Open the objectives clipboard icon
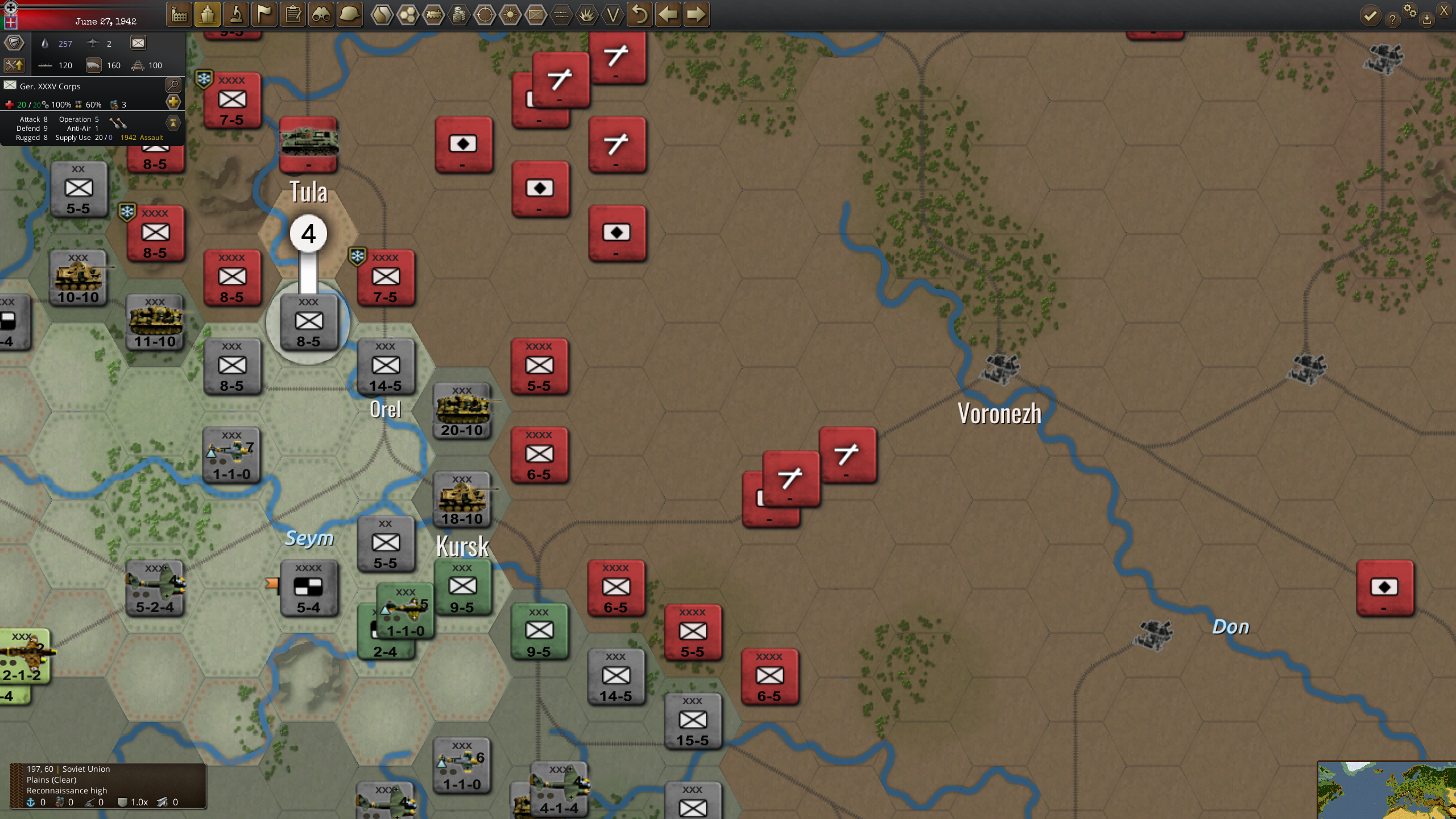This screenshot has height=819, width=1456. pos(293,15)
